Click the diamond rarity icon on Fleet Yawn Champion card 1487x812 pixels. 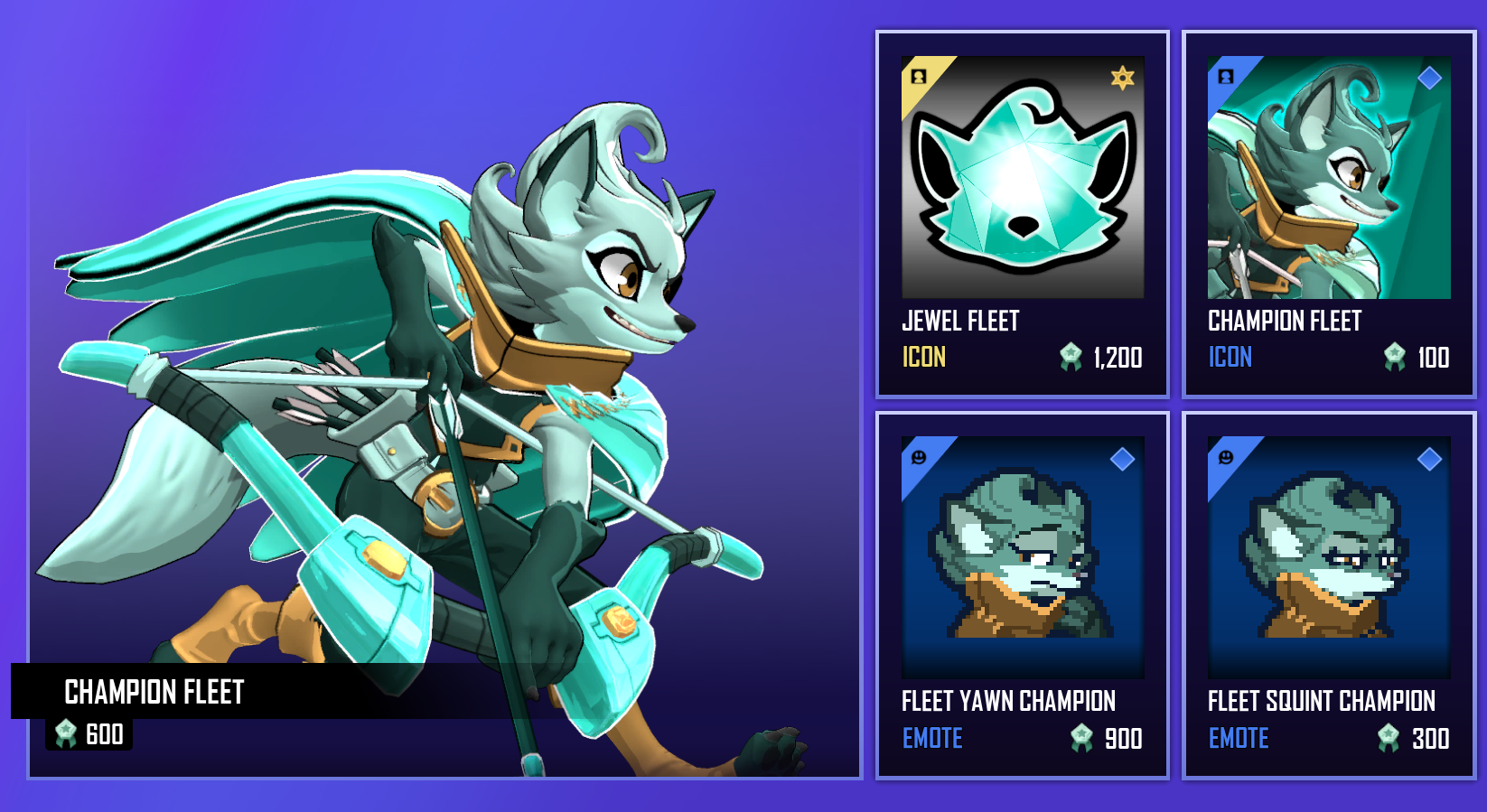click(x=1121, y=461)
